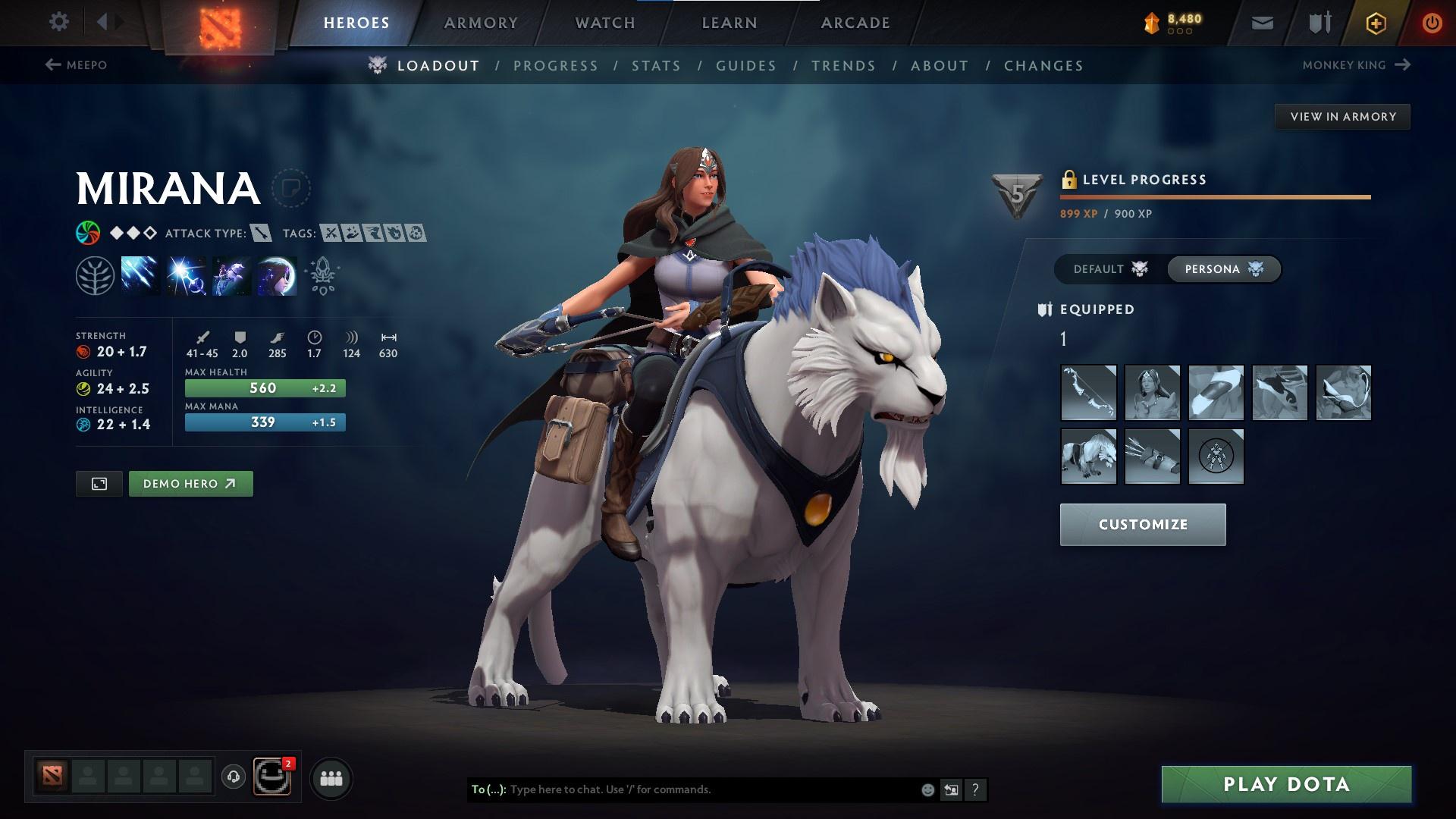Enable the Persona appearance
Viewport: 1456px width, 819px height.
pyautogui.click(x=1223, y=268)
